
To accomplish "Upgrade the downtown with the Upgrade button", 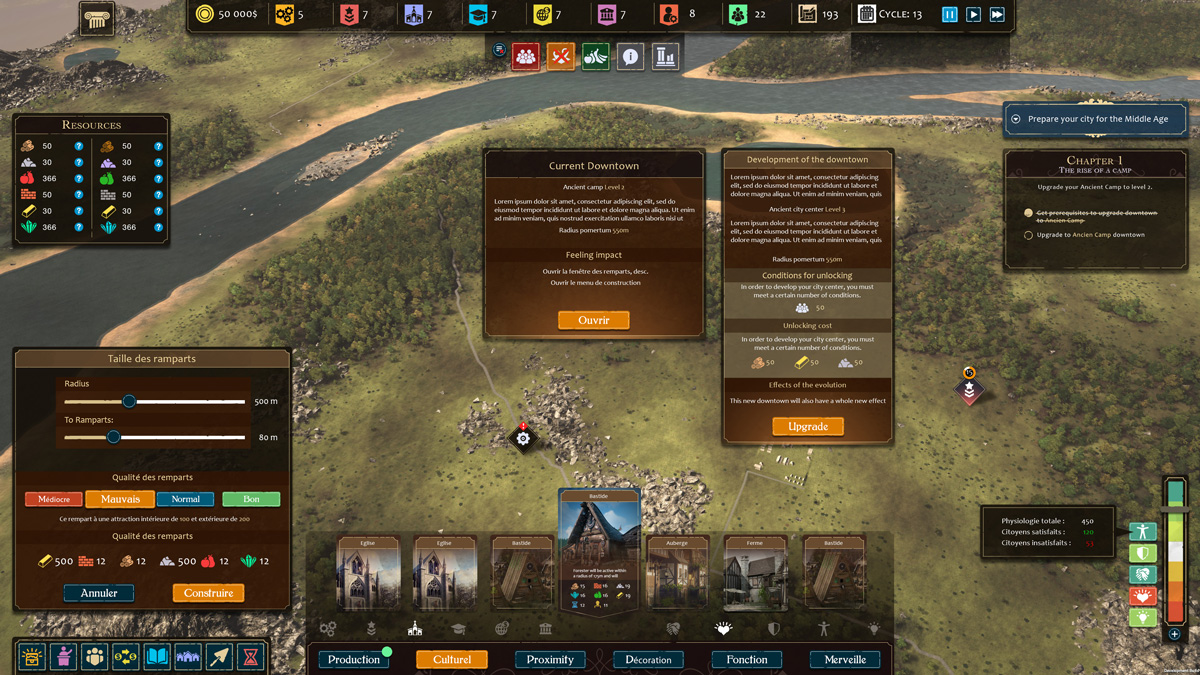I will point(807,426).
